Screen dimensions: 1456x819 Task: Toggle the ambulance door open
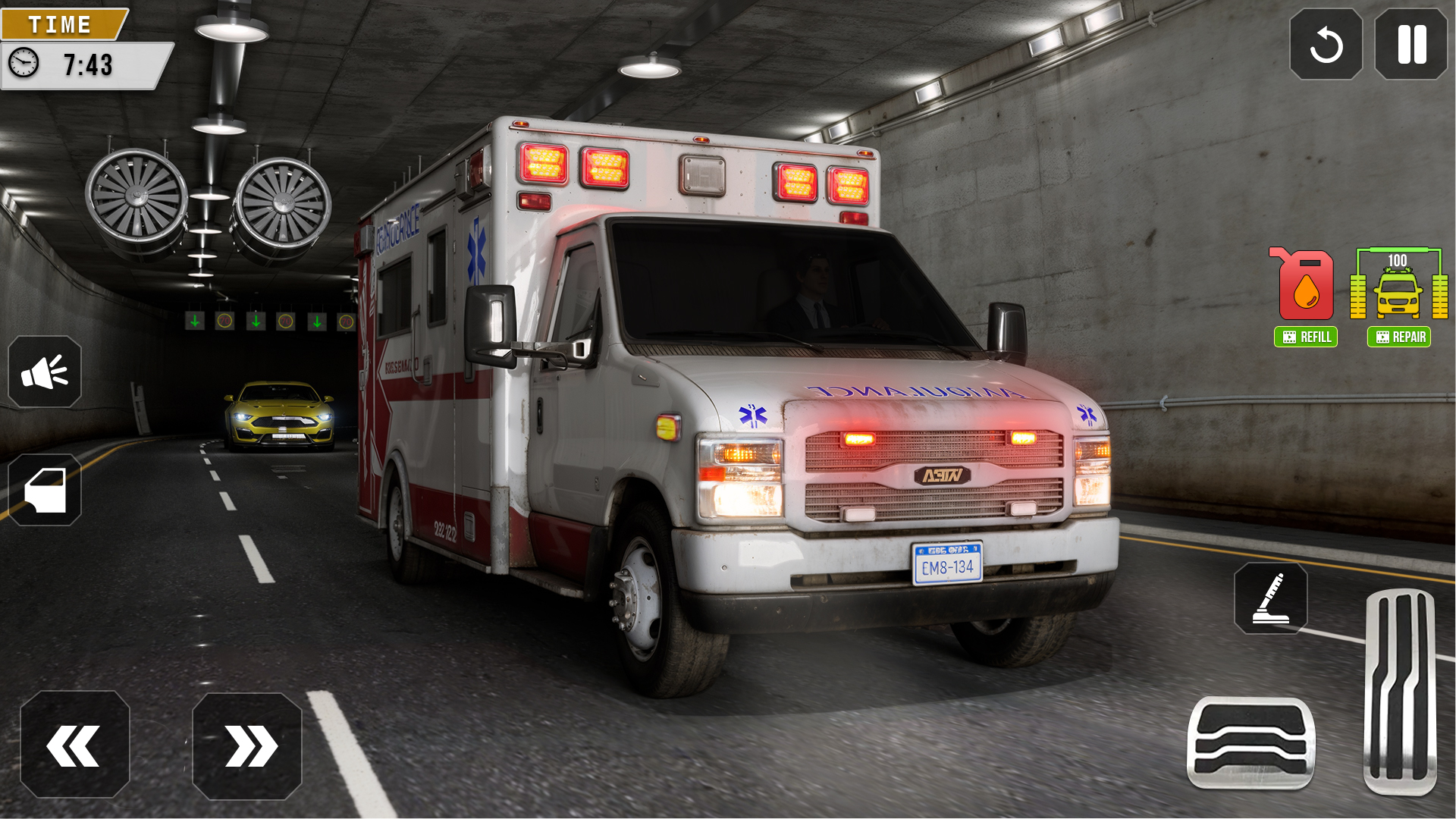pos(45,490)
